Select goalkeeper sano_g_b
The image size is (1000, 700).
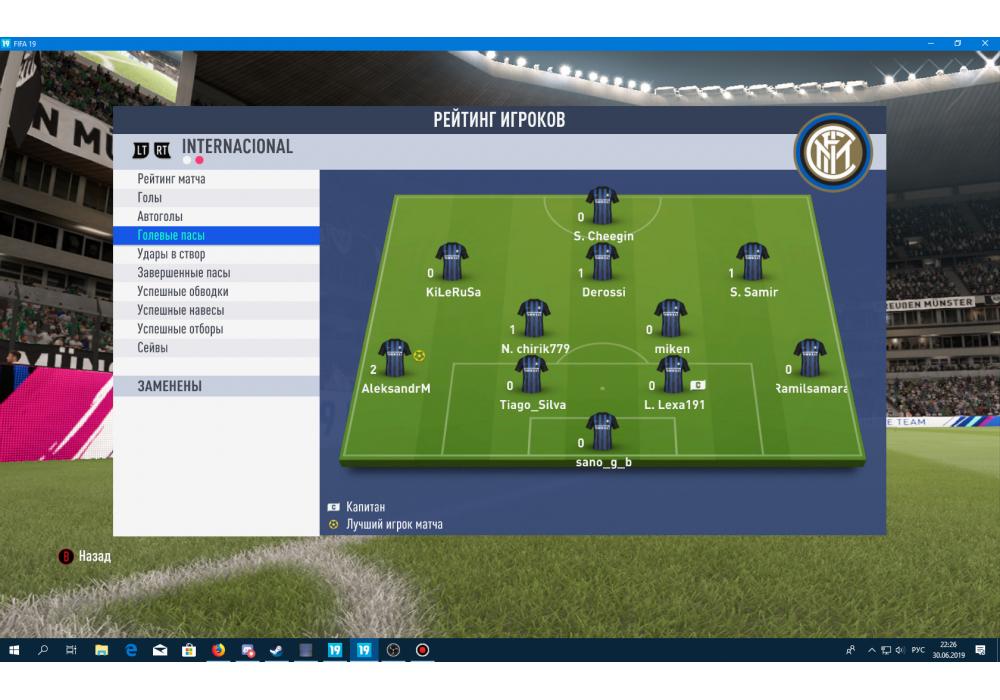tap(603, 432)
